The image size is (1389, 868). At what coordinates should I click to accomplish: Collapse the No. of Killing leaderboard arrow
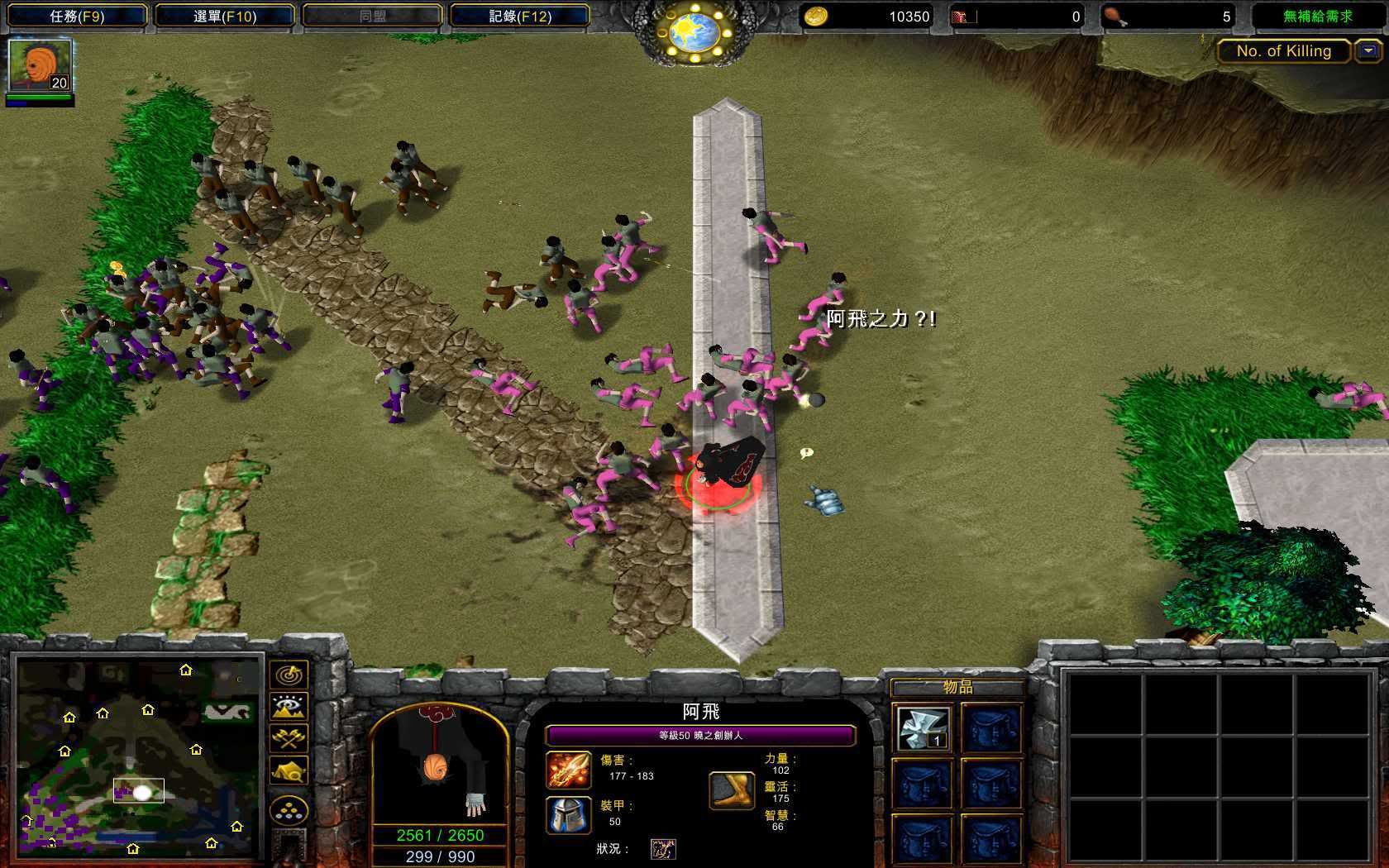pos(1368,51)
